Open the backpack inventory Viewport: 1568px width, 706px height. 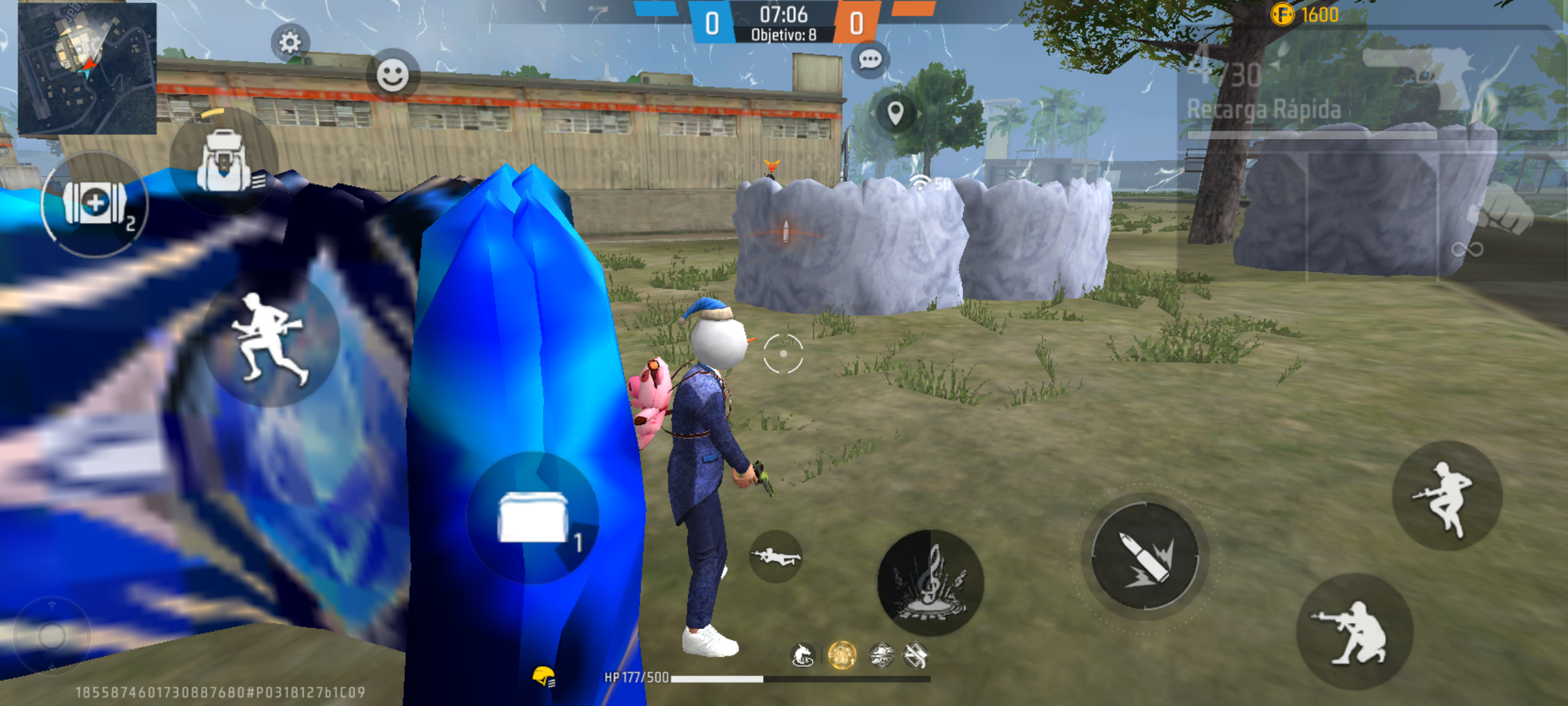point(224,161)
